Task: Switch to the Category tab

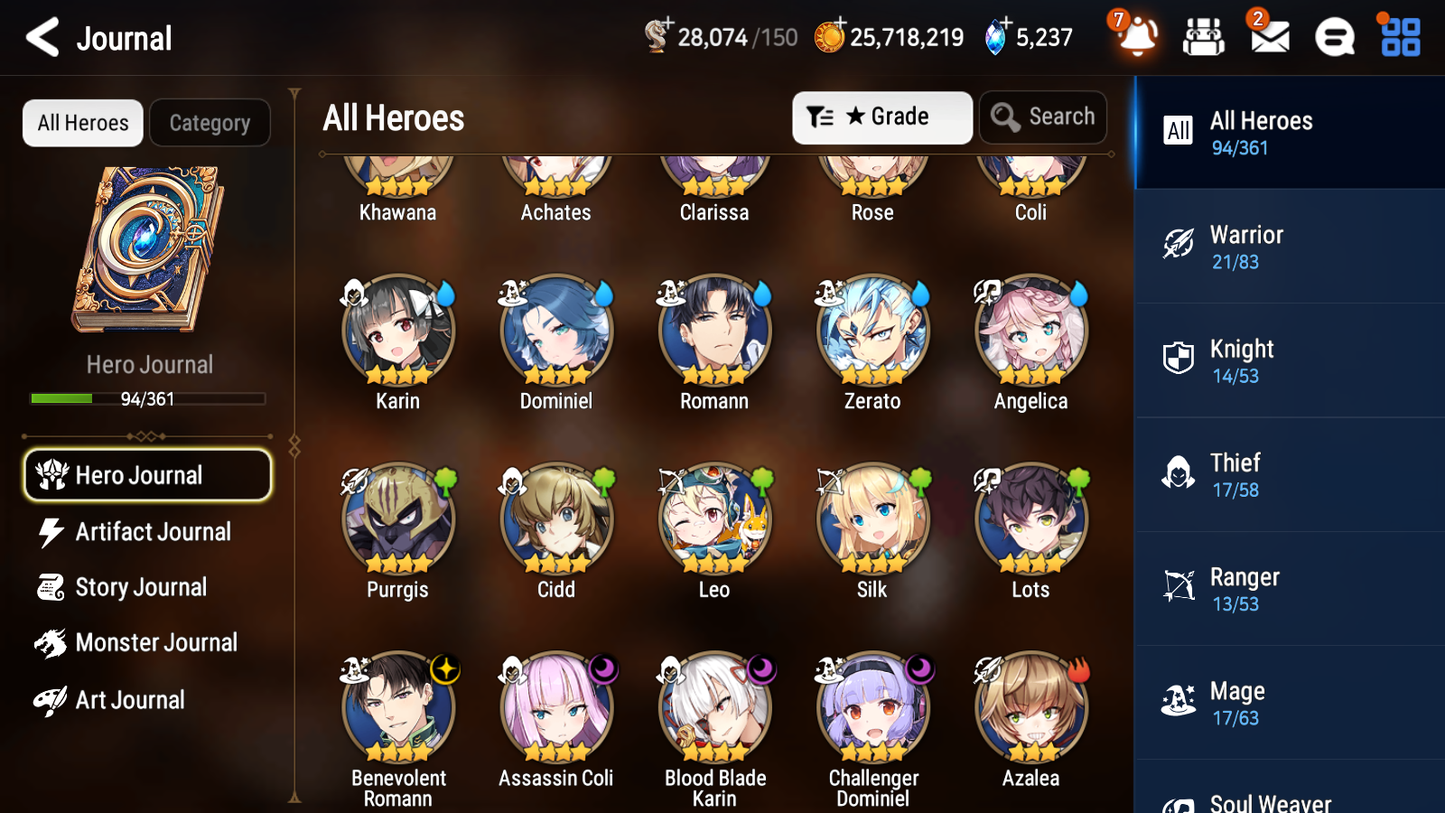Action: pyautogui.click(x=210, y=122)
